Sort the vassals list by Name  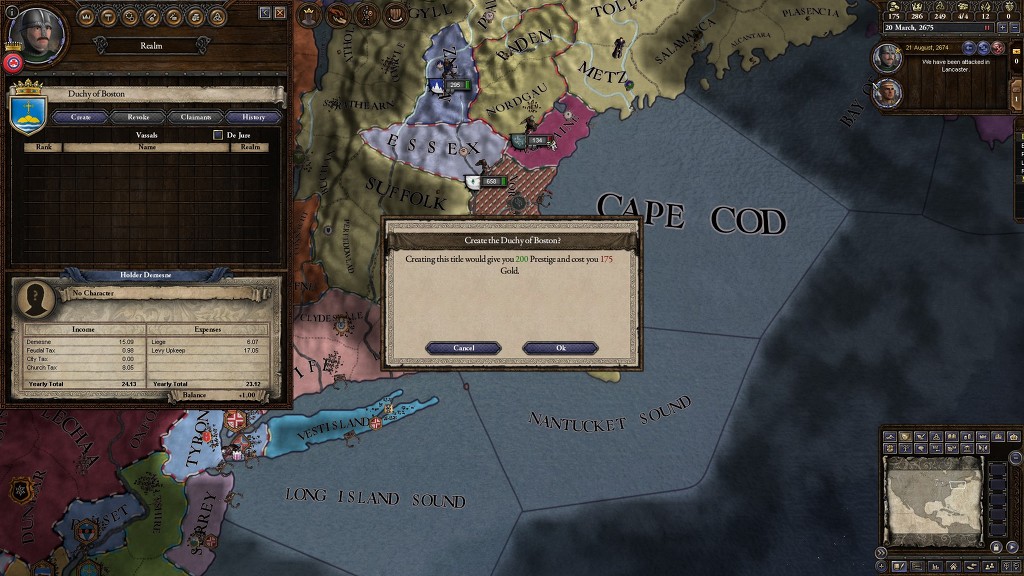point(147,147)
